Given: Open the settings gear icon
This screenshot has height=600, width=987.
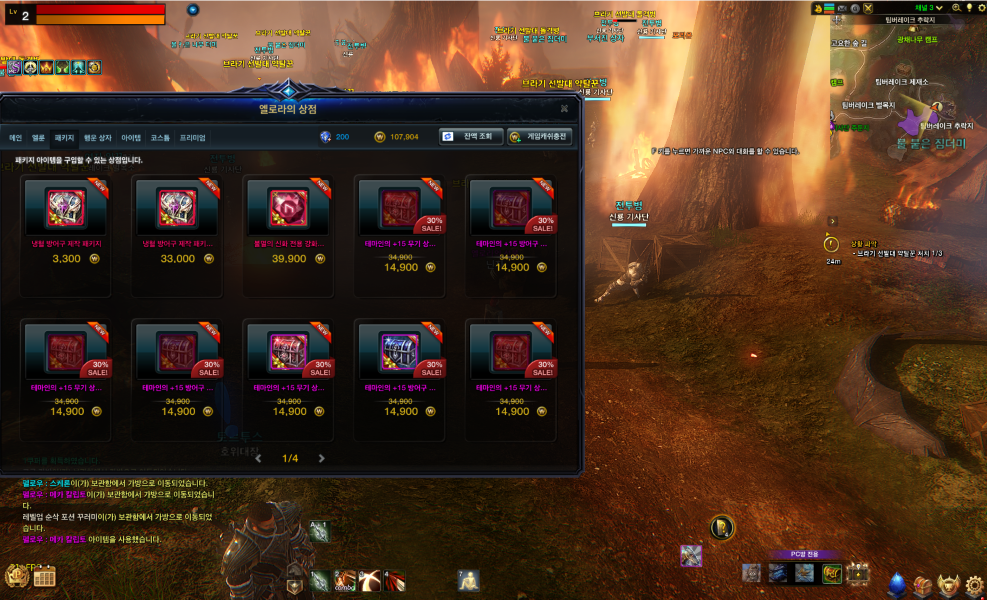Looking at the screenshot, I should pos(972,584).
